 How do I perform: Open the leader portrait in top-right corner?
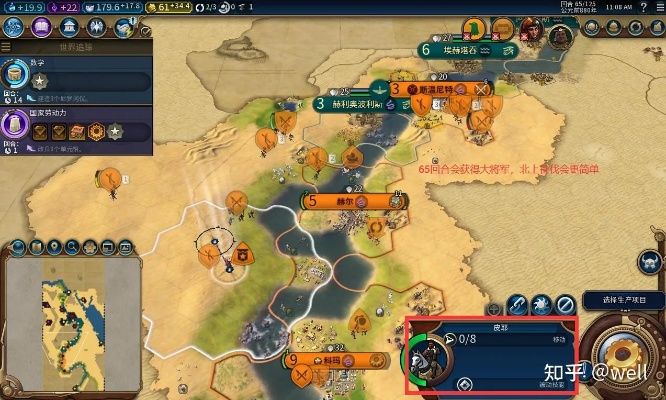click(x=557, y=38)
